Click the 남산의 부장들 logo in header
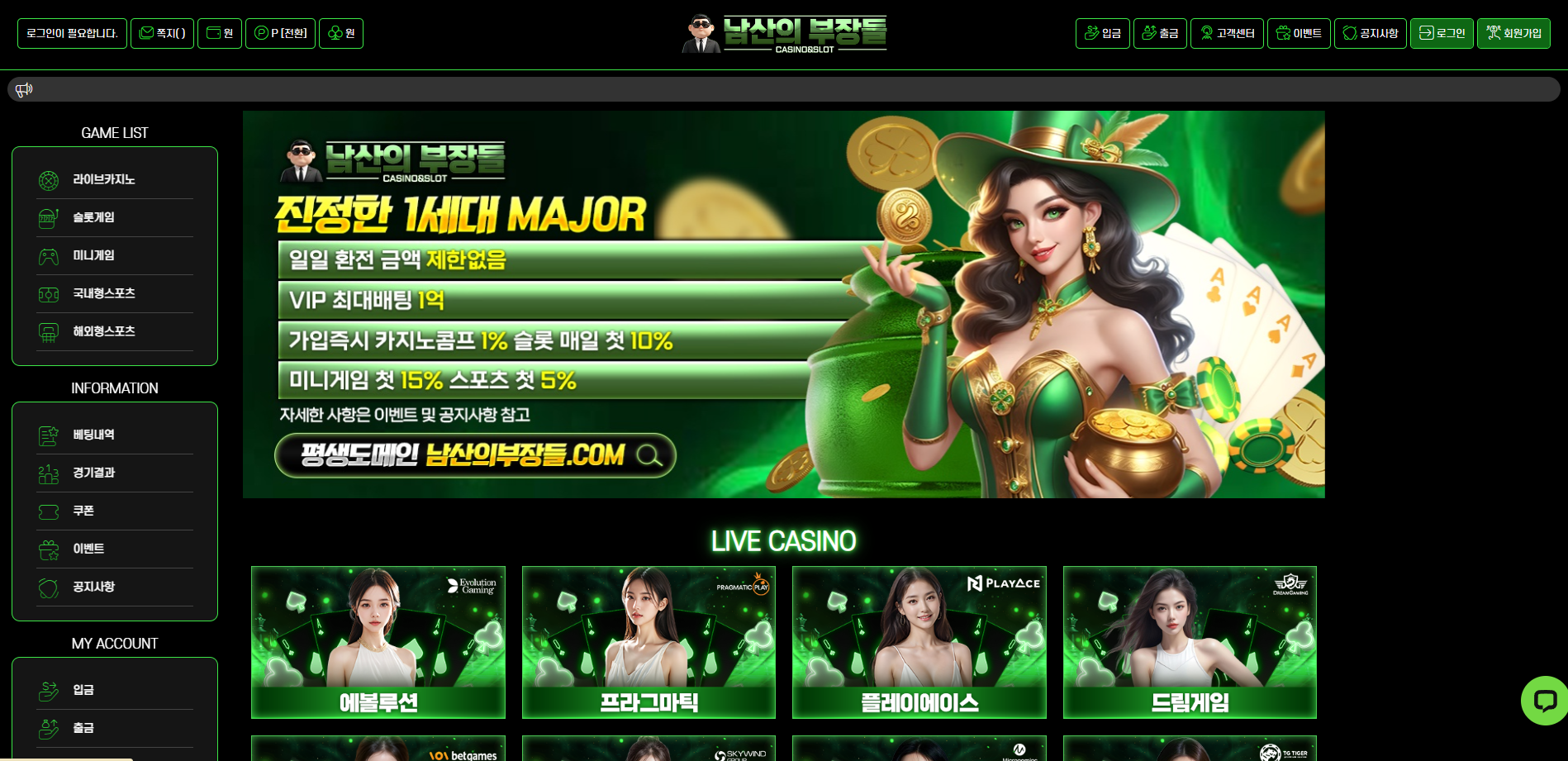 click(x=784, y=34)
